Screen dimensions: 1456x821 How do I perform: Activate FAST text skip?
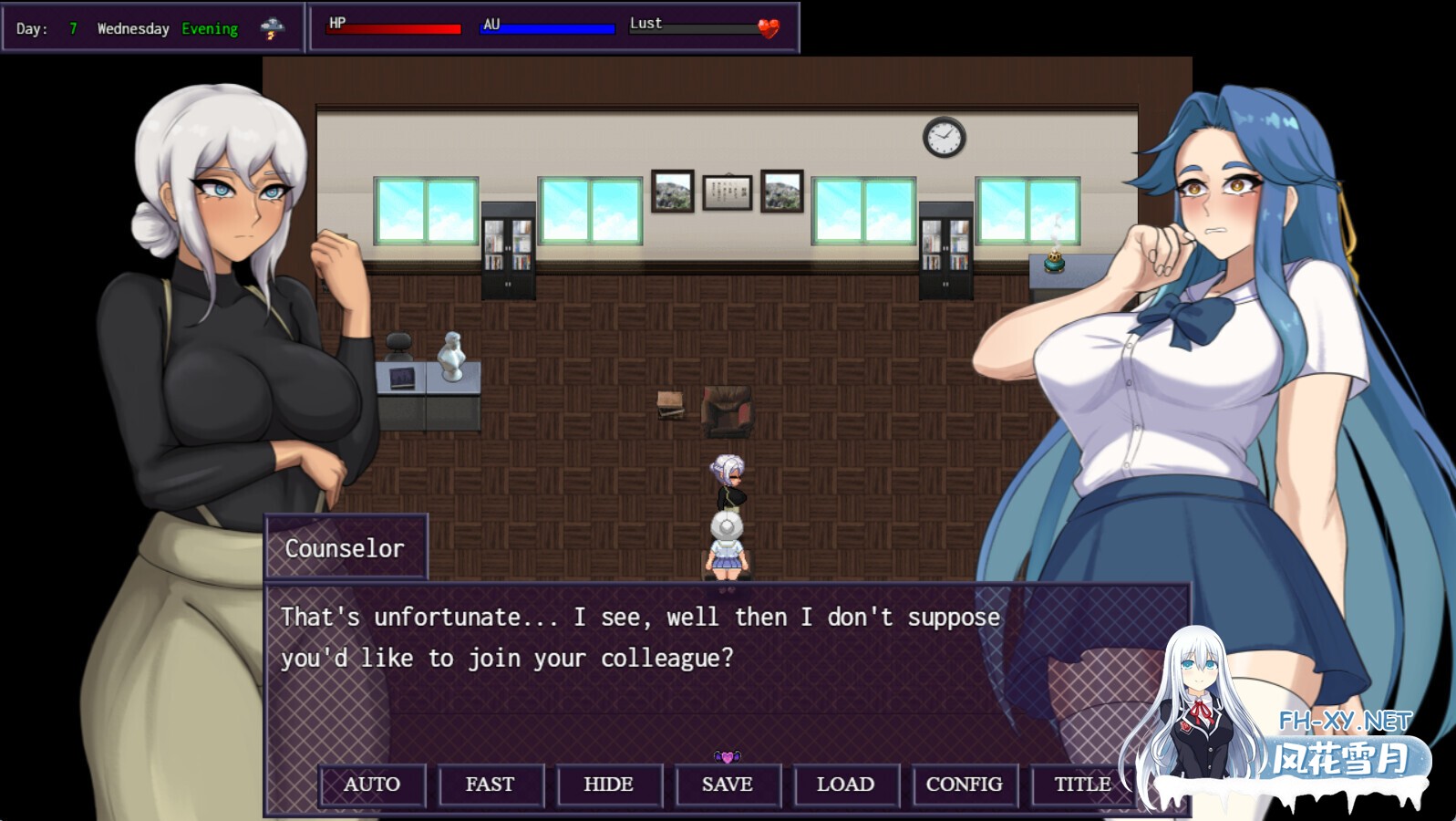[490, 785]
